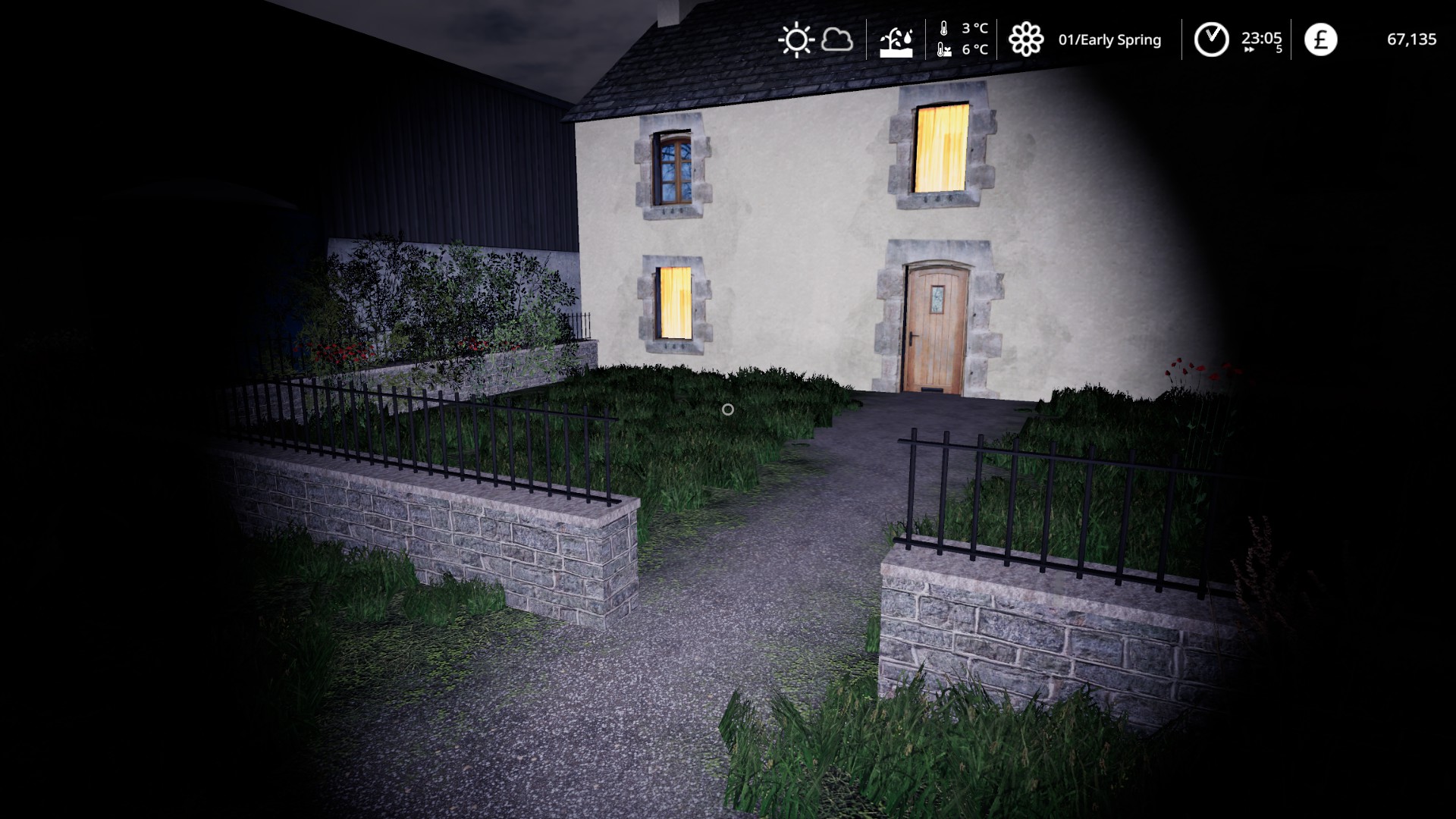Select the clock icon
Screen dimensions: 1456x819
(1211, 39)
